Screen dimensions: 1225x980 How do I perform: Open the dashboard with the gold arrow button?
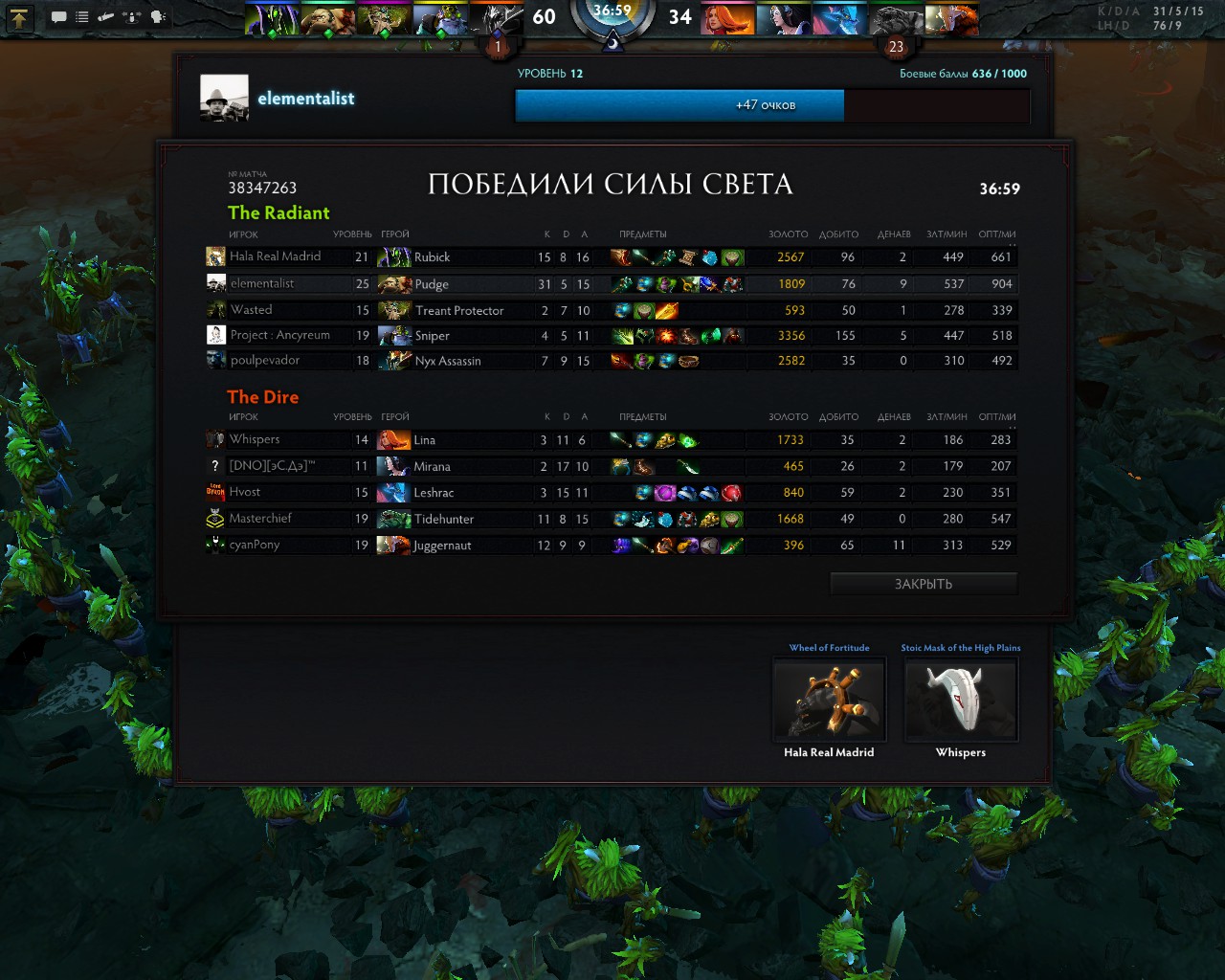[20, 17]
